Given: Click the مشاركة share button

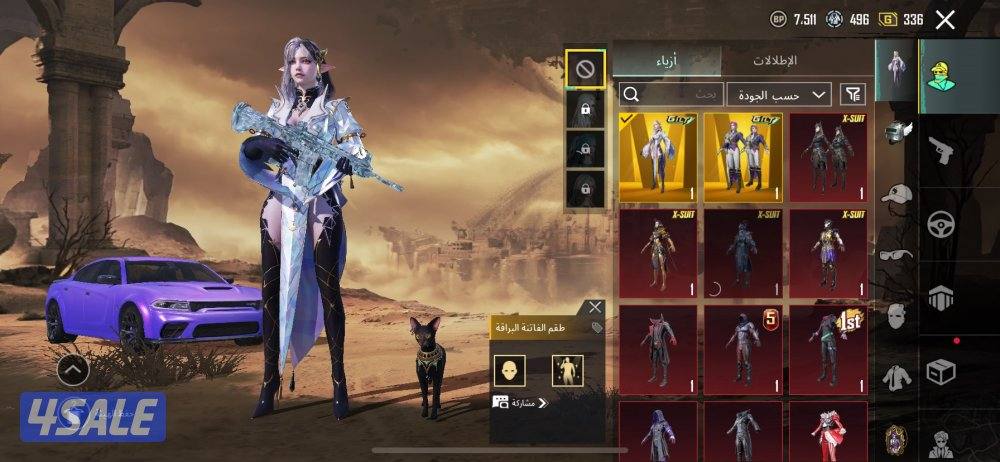Looking at the screenshot, I should (x=520, y=403).
